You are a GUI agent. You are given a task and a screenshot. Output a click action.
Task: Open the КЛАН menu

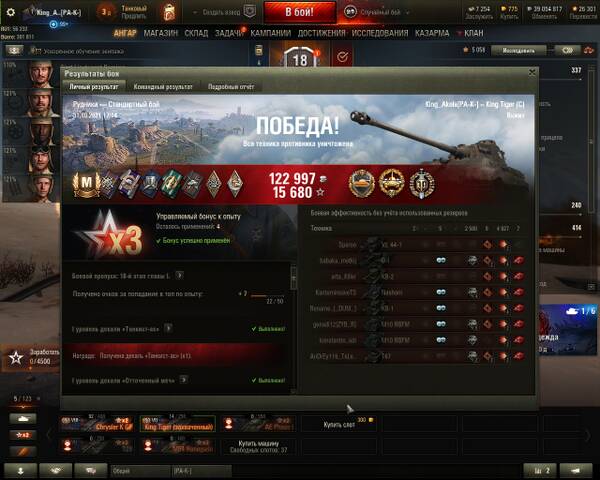[472, 33]
